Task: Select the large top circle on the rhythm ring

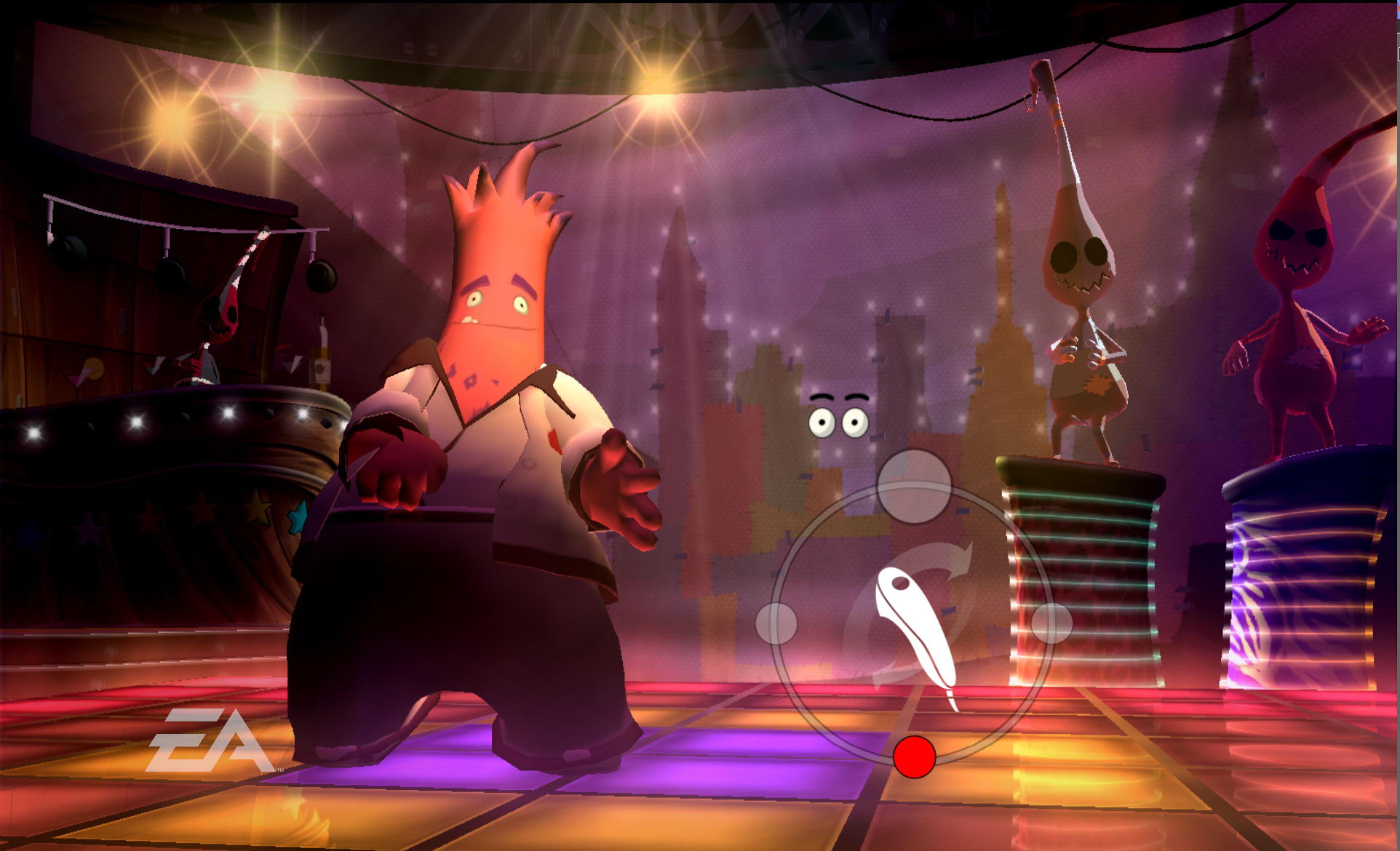Action: point(914,486)
